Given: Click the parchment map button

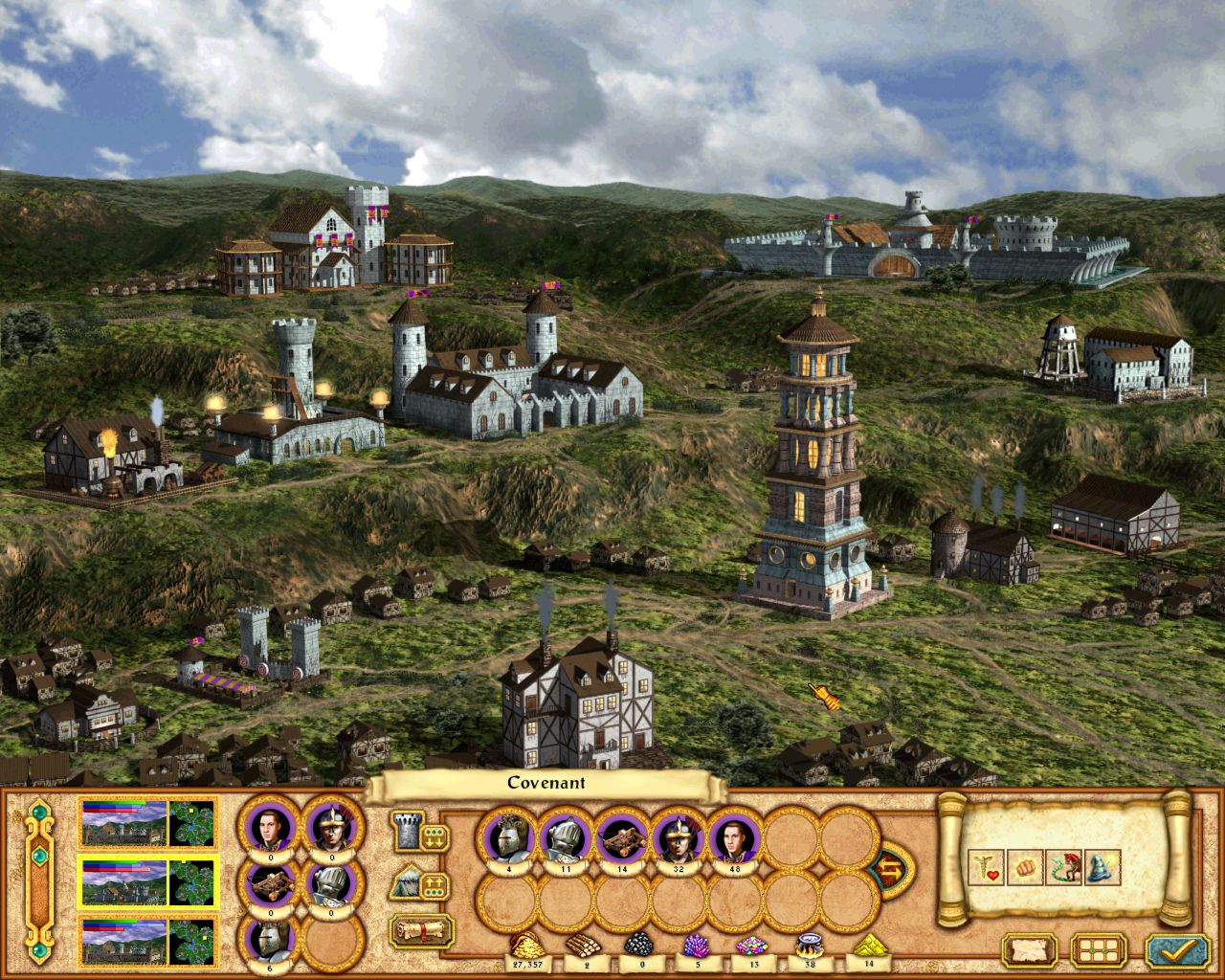Looking at the screenshot, I should pos(1030,951).
